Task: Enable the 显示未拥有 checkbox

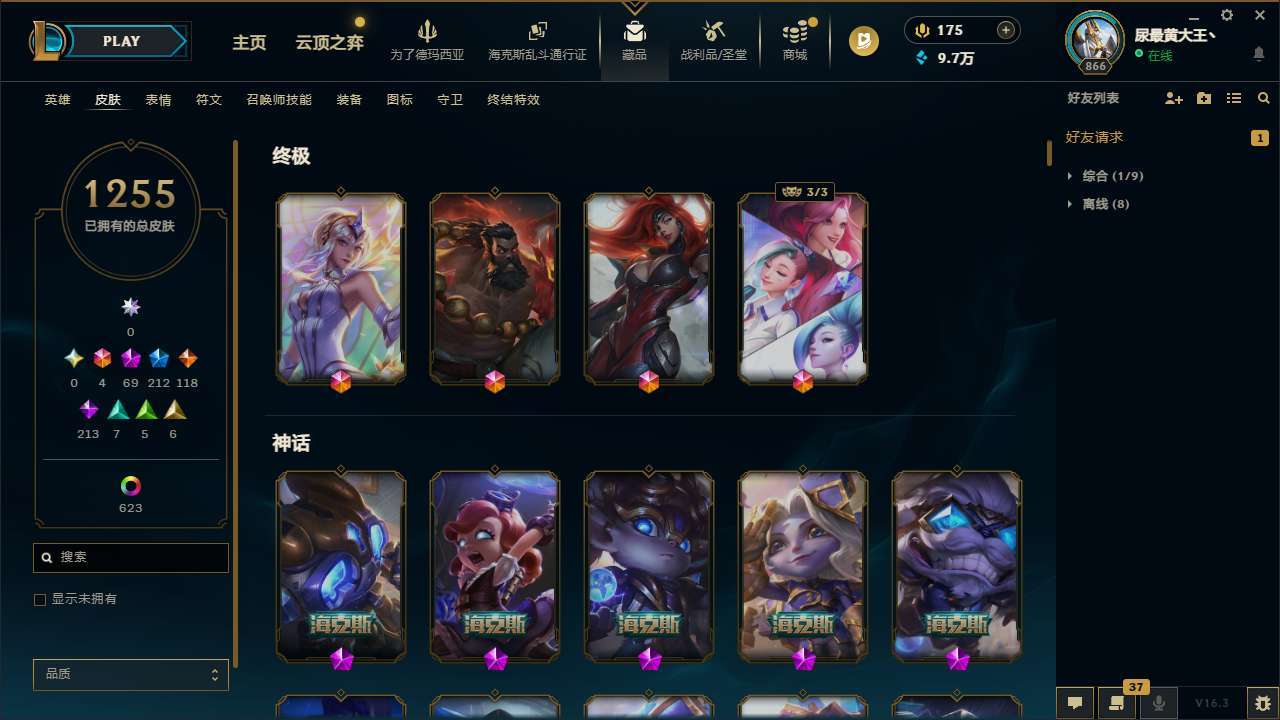Action: point(40,599)
